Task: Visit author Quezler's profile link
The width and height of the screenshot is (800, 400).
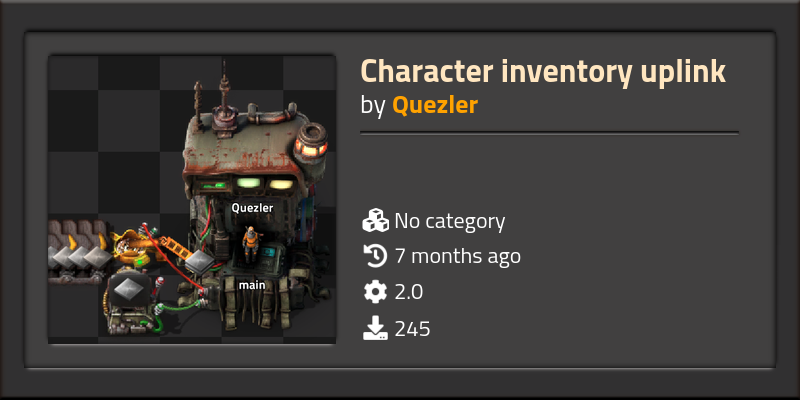Action: [x=434, y=105]
